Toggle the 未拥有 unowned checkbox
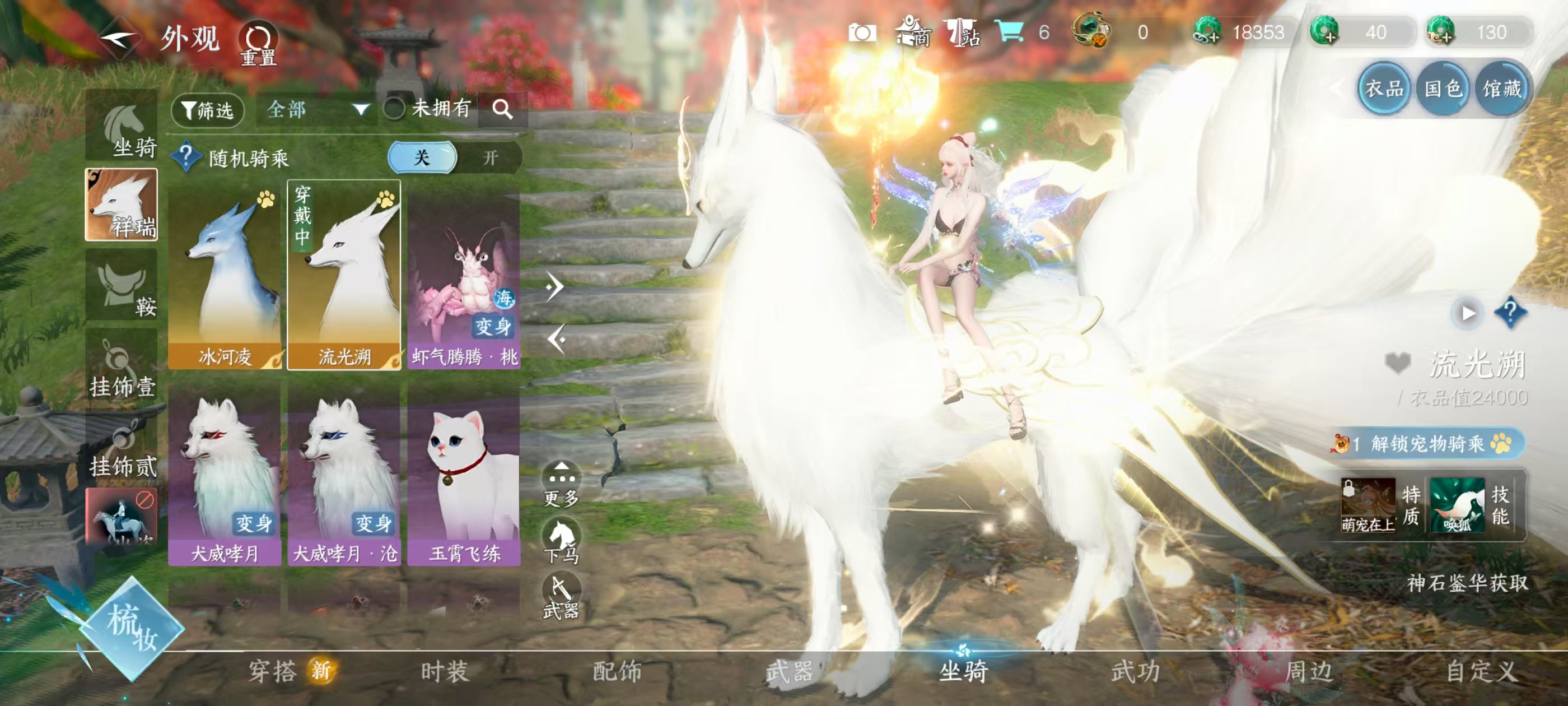The image size is (1568, 706). click(394, 109)
